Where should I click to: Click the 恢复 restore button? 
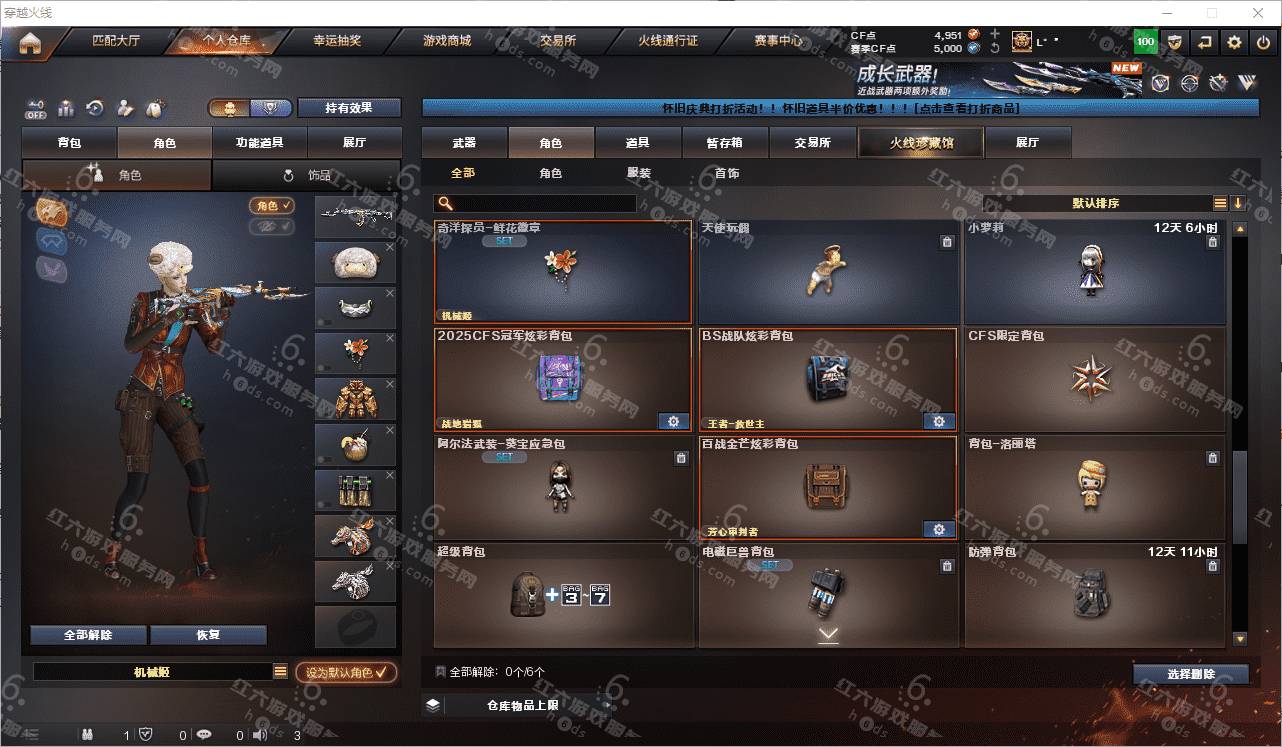pos(208,635)
